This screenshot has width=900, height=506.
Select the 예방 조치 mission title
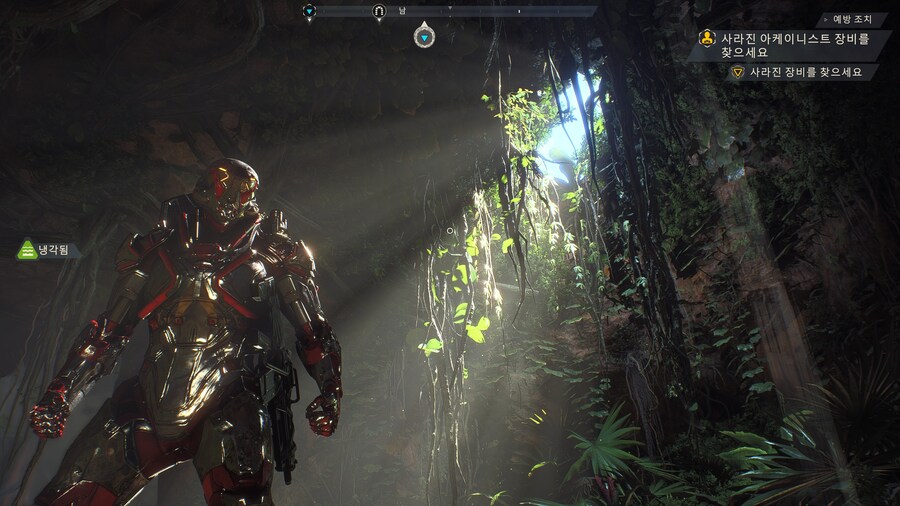853,19
